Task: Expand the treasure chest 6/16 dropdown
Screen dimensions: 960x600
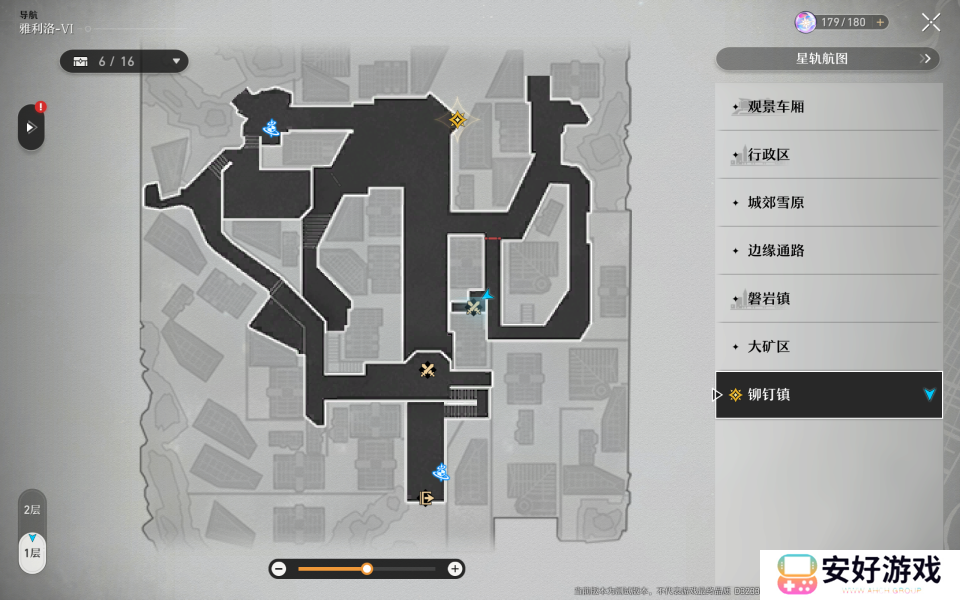Action: tap(177, 61)
